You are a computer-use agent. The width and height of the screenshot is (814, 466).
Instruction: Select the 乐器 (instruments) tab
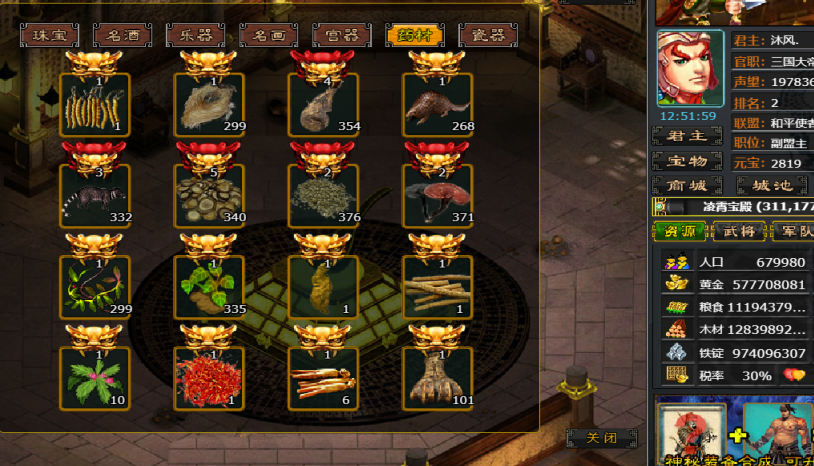(195, 36)
